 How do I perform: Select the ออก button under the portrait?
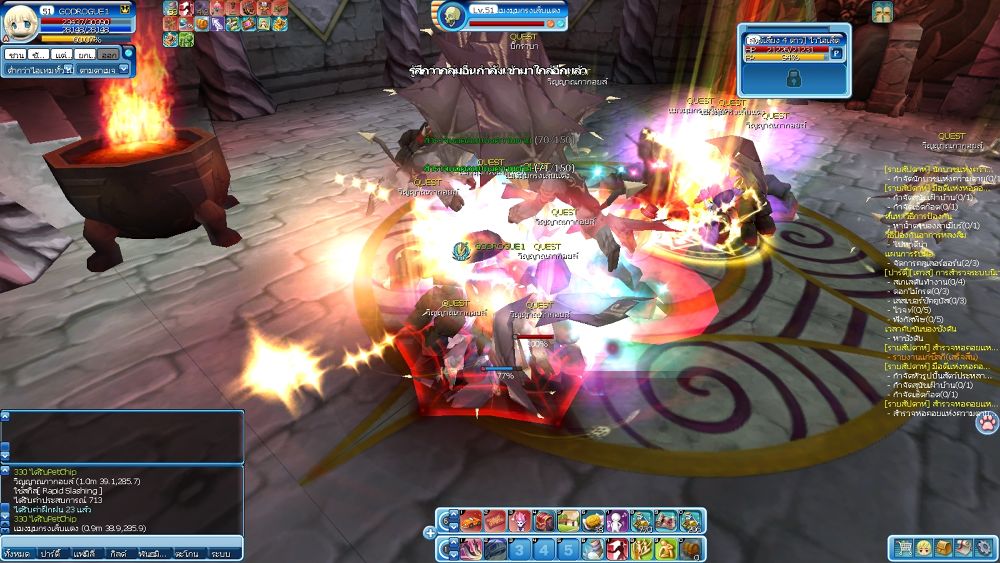pos(110,53)
